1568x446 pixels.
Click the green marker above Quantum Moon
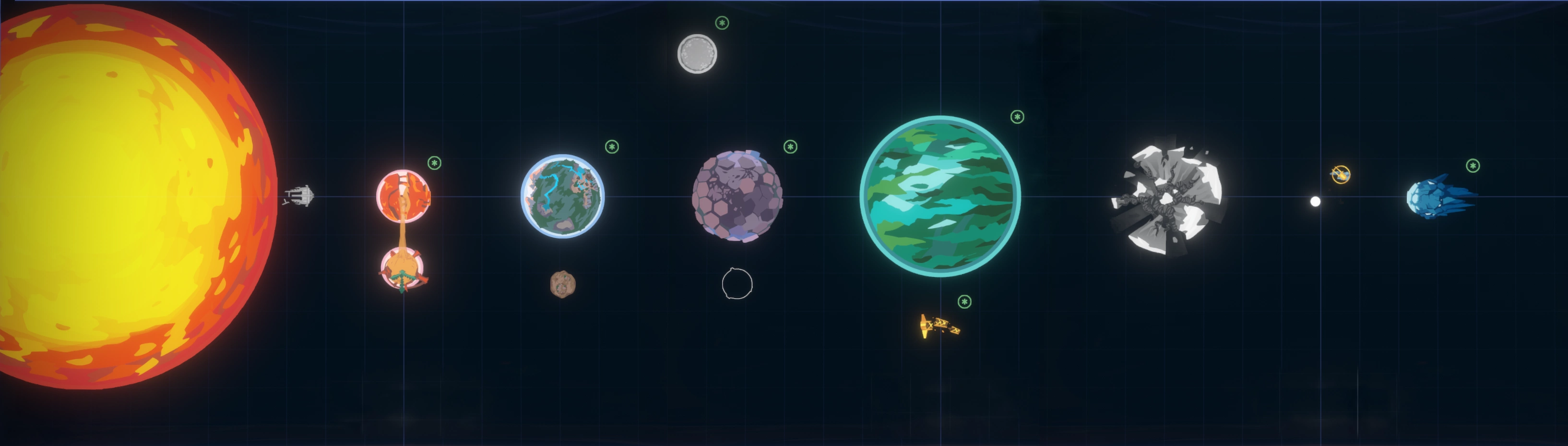click(x=722, y=23)
